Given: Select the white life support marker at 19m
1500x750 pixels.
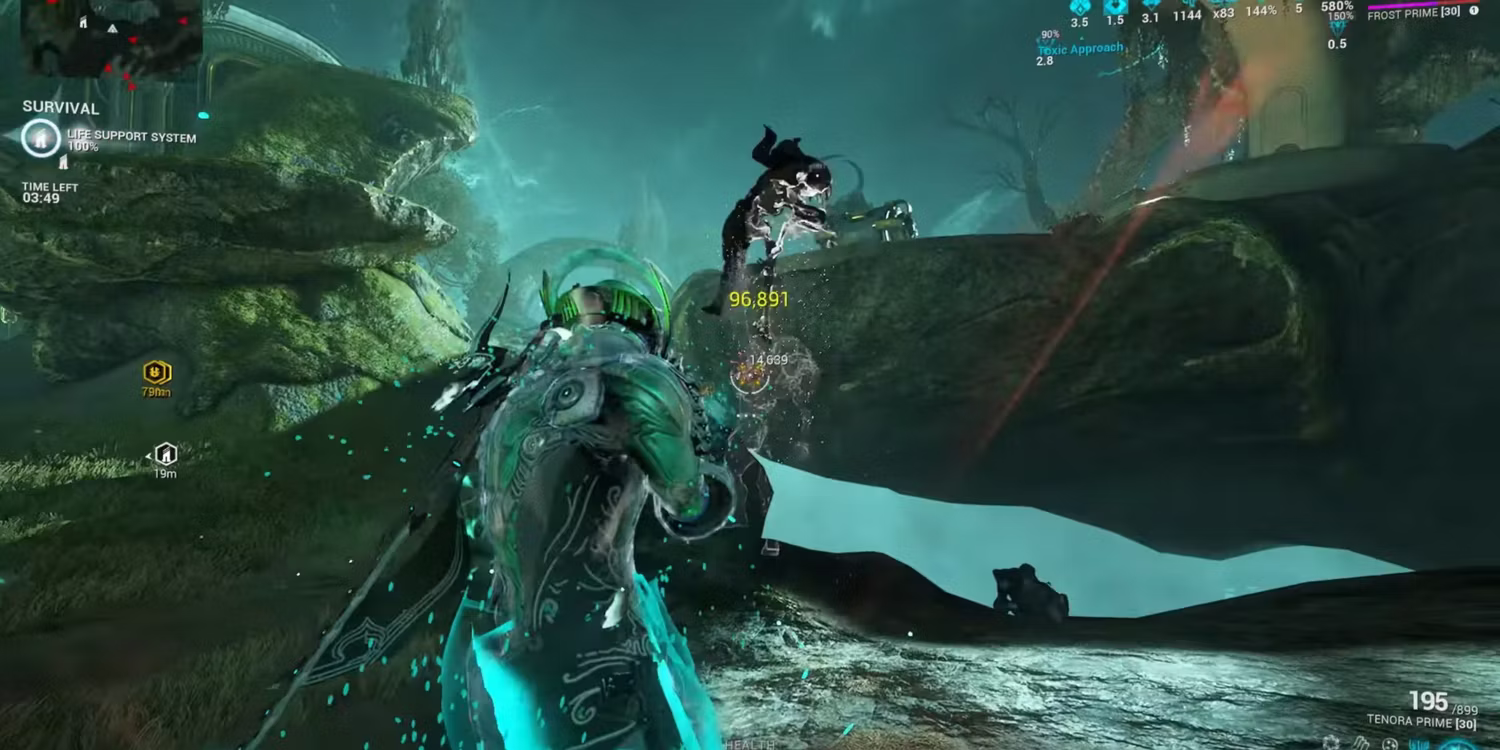Looking at the screenshot, I should pyautogui.click(x=165, y=454).
